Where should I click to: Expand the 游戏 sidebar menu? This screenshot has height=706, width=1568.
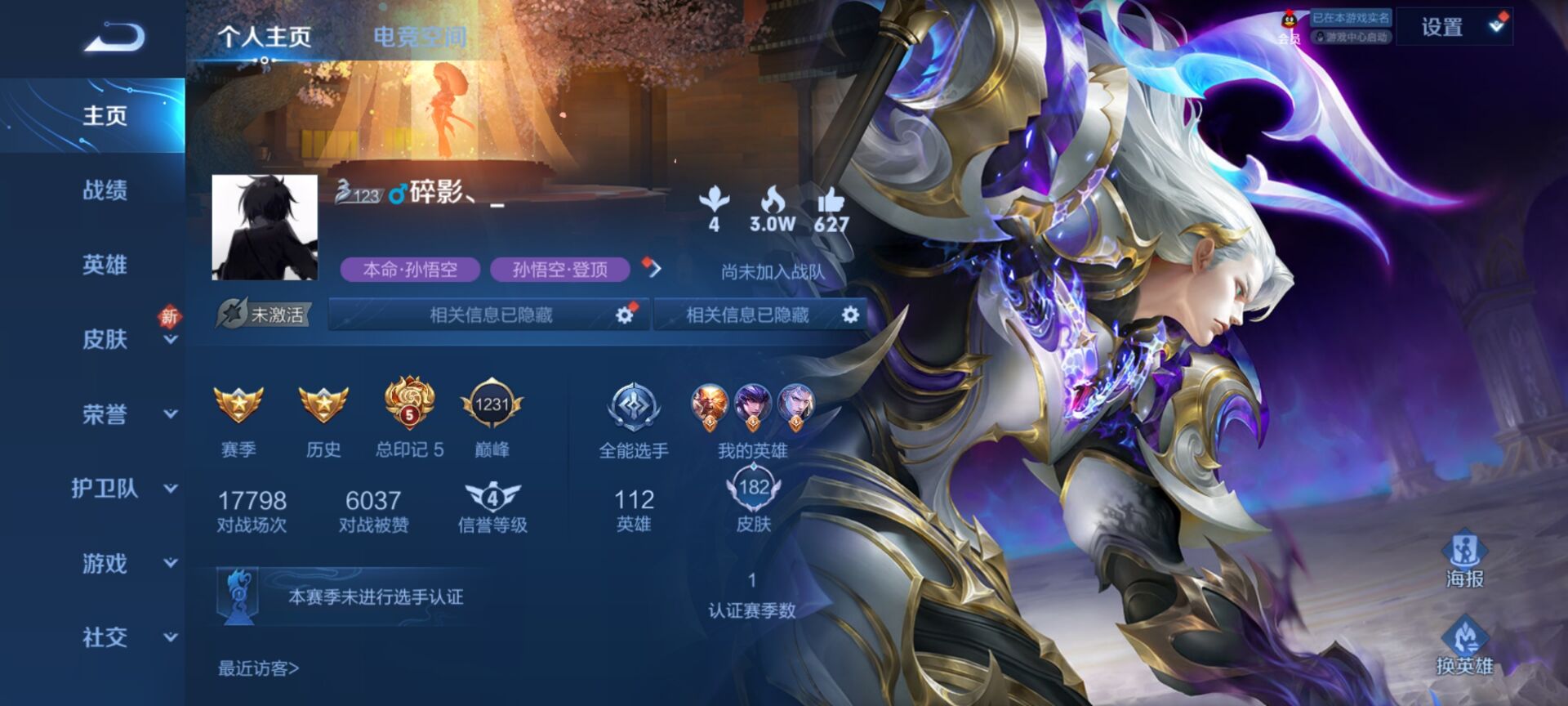point(106,563)
